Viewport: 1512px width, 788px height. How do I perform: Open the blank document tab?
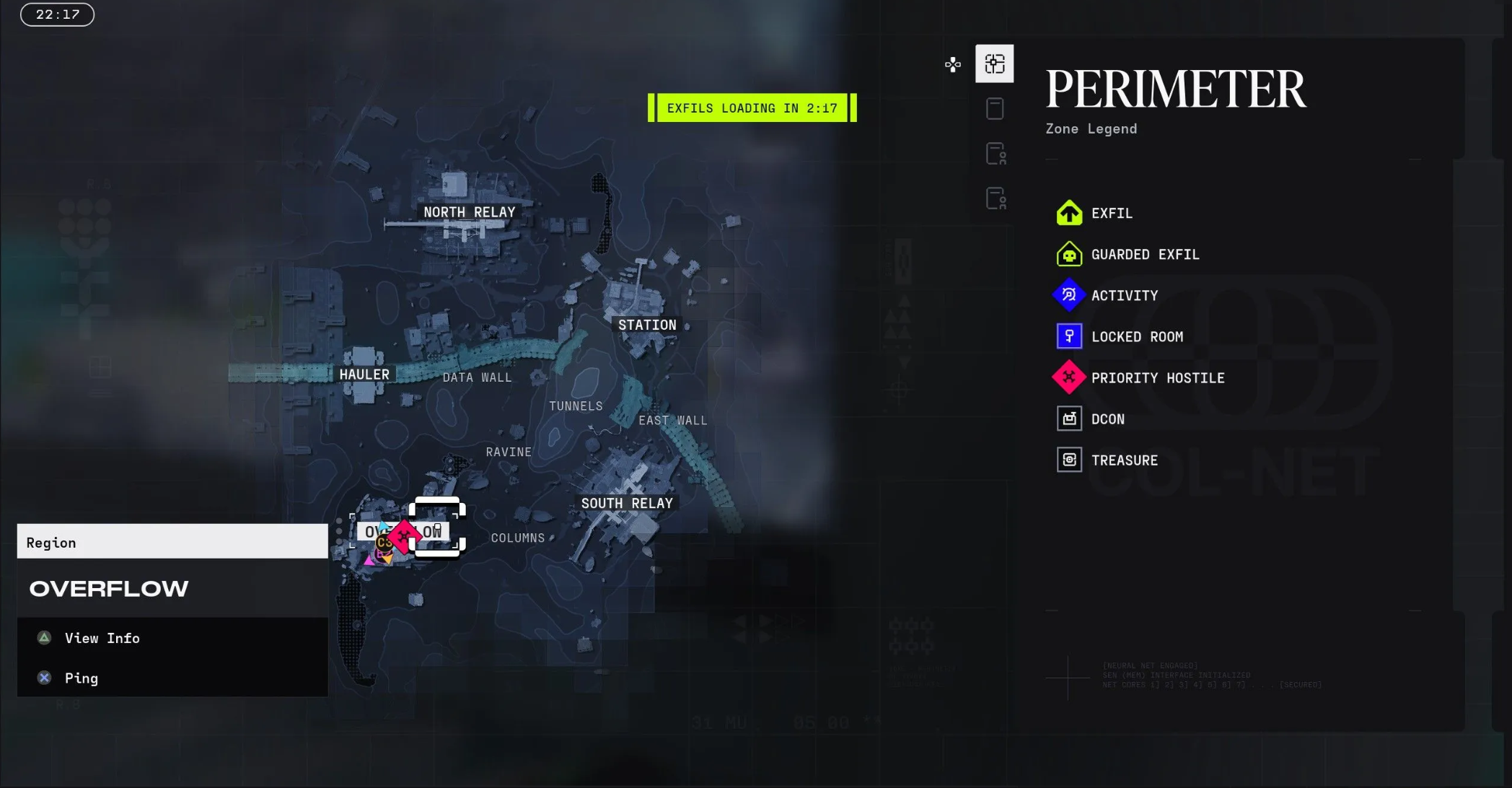point(994,109)
